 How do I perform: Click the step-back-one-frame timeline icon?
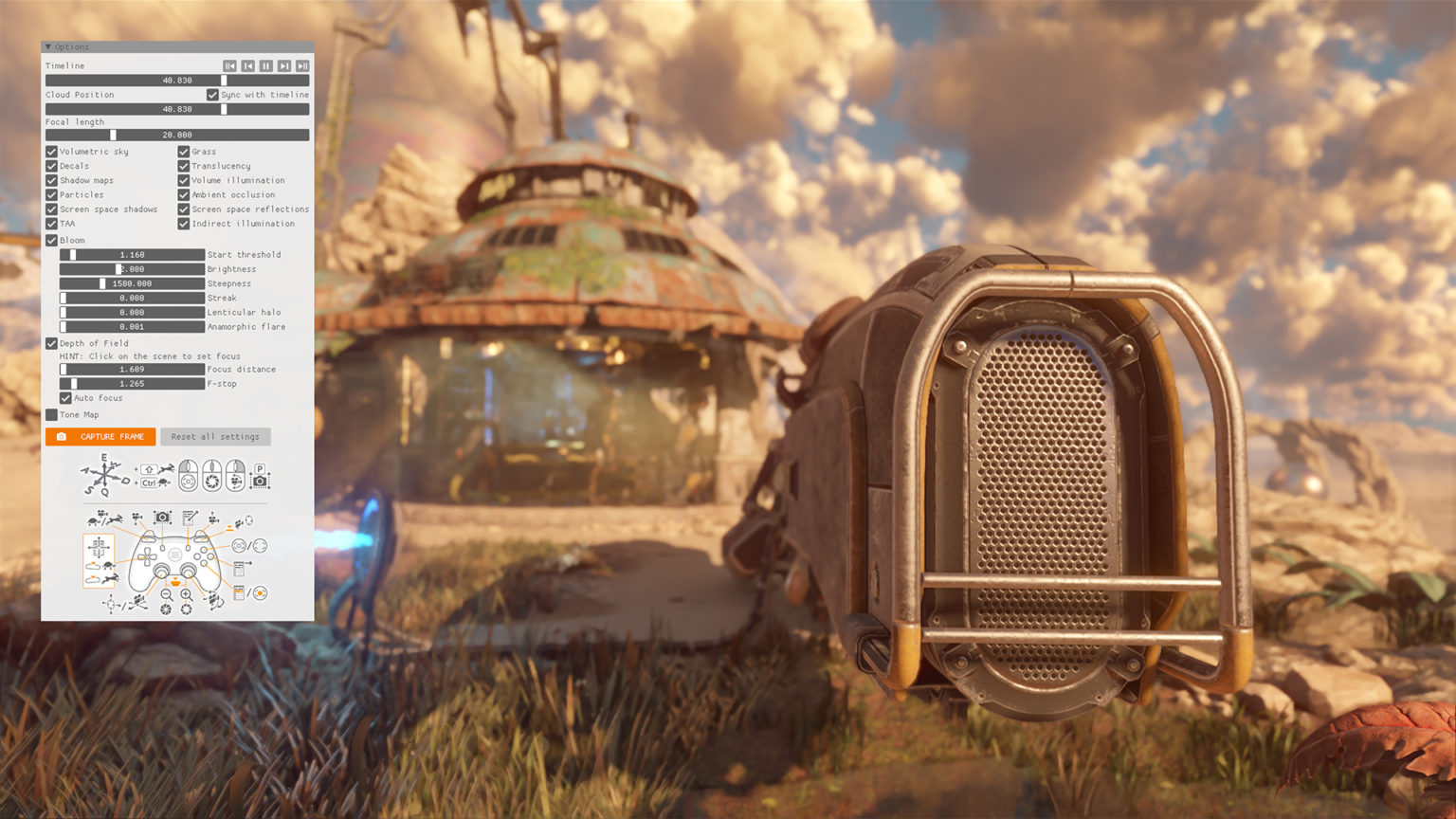point(246,65)
